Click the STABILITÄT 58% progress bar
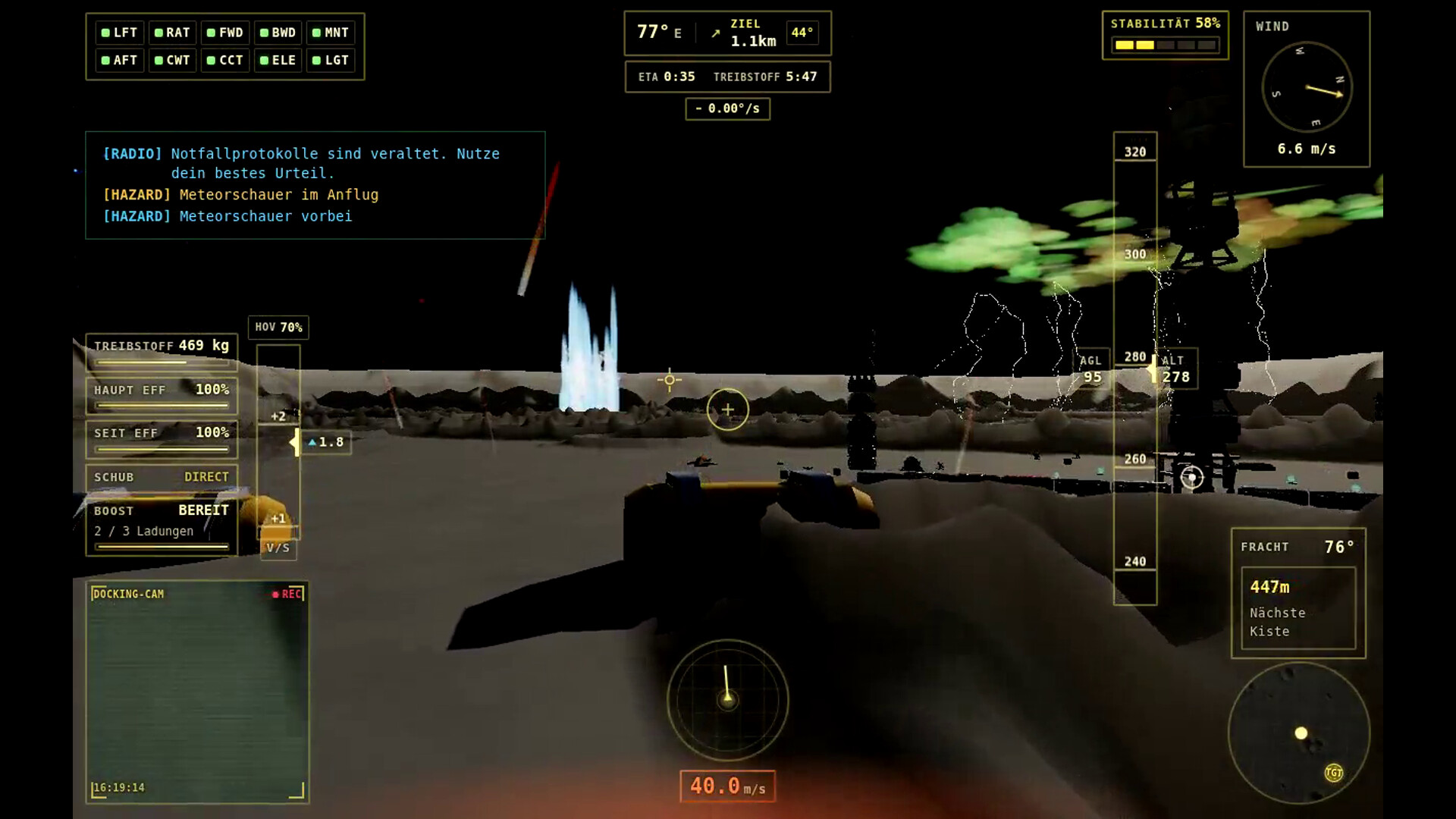This screenshot has width=1456, height=819. tap(1164, 45)
